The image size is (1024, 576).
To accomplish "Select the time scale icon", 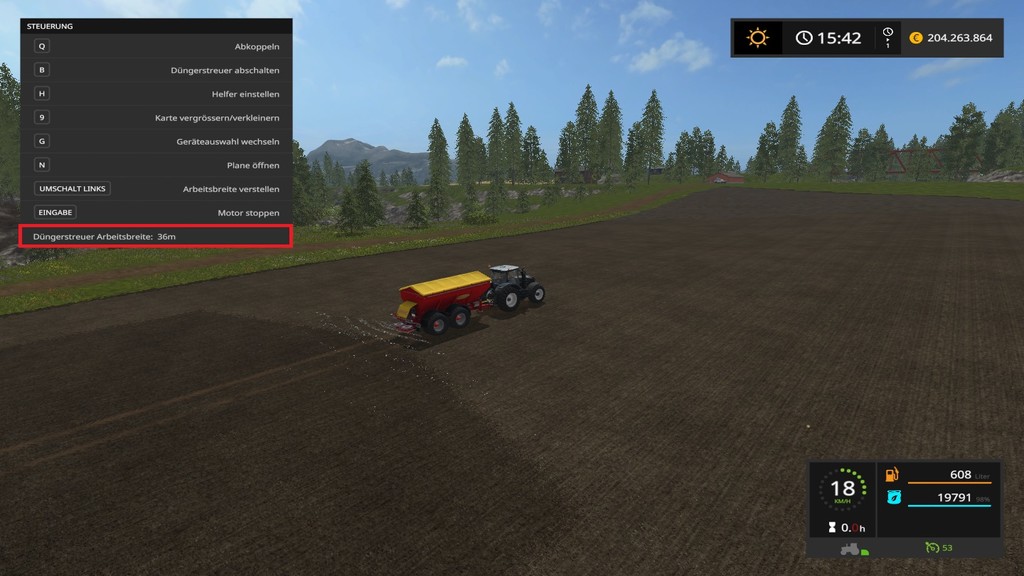I will pyautogui.click(x=887, y=38).
